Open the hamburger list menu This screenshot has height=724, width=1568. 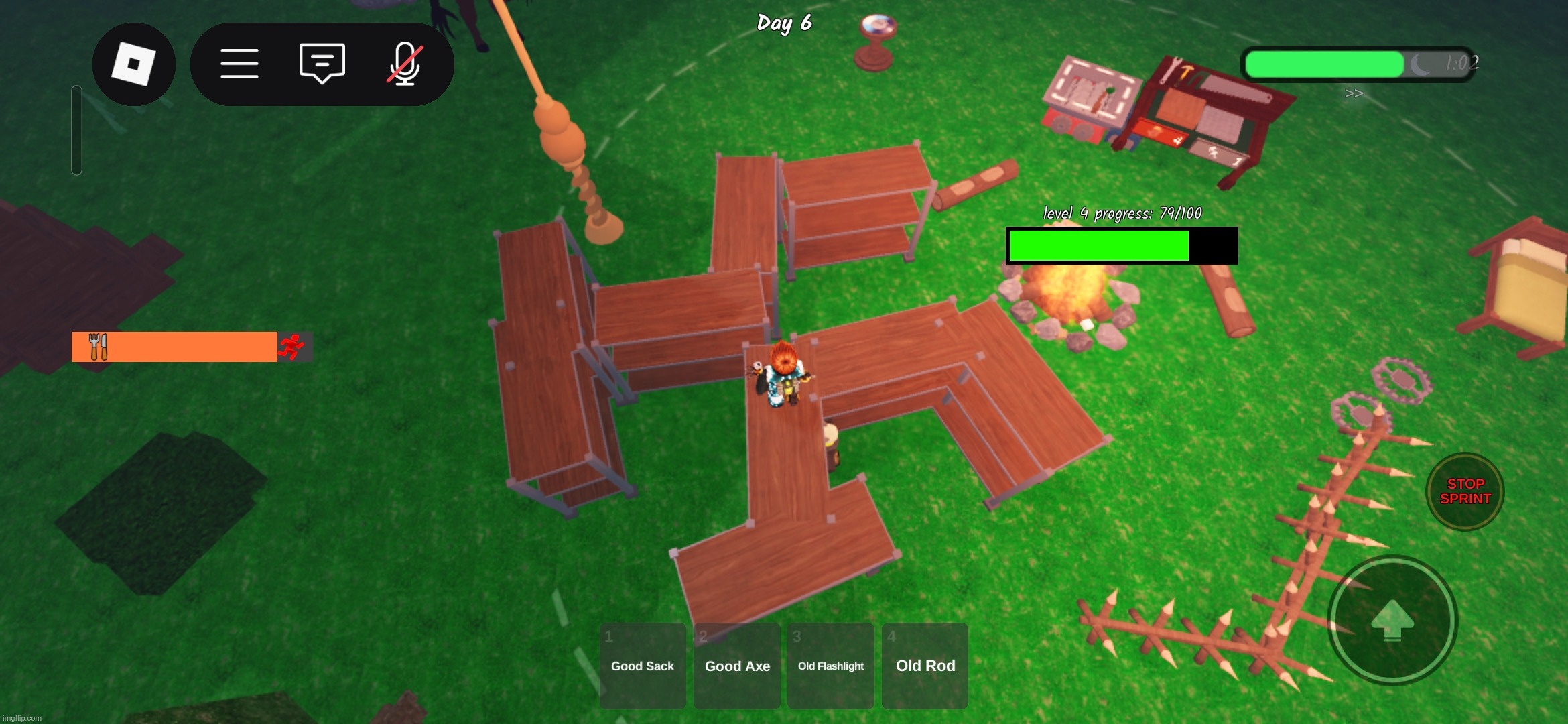point(239,64)
